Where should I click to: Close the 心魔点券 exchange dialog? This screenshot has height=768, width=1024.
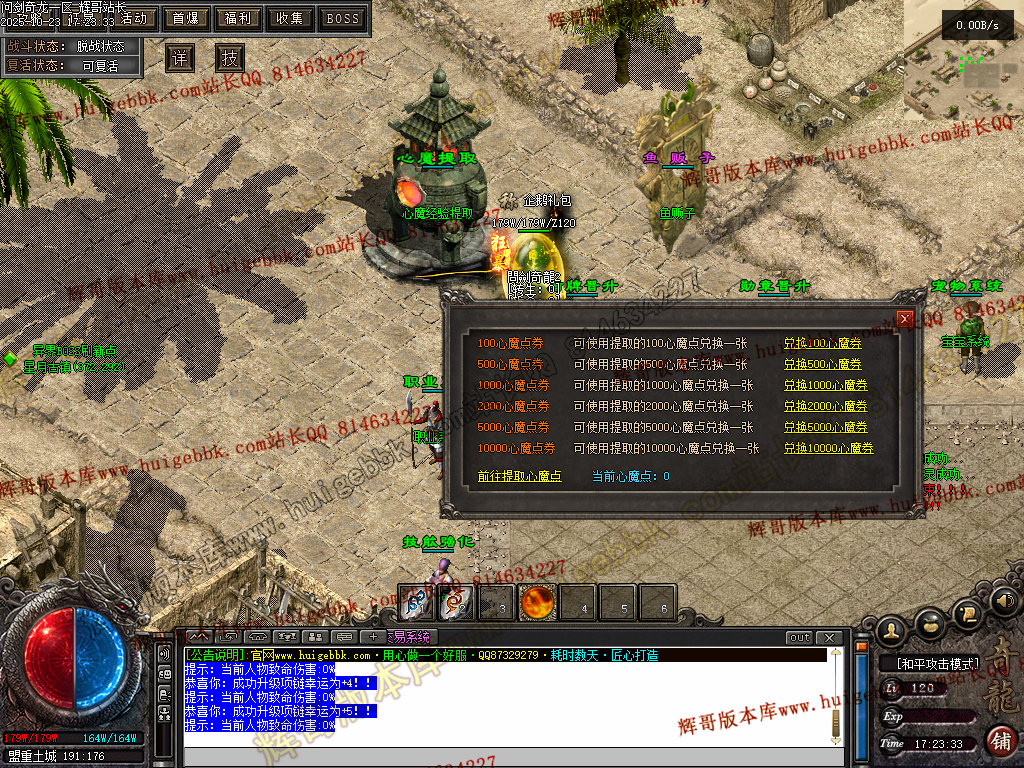[905, 319]
